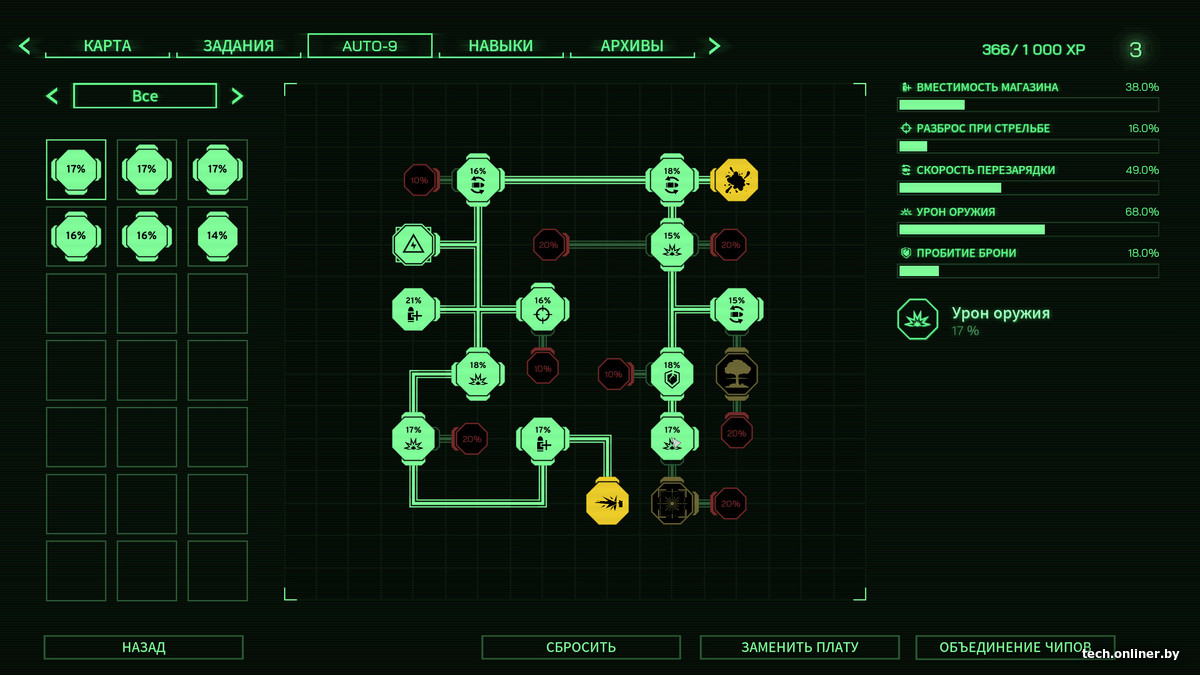Select the 21% magazine chip on the board

[415, 310]
